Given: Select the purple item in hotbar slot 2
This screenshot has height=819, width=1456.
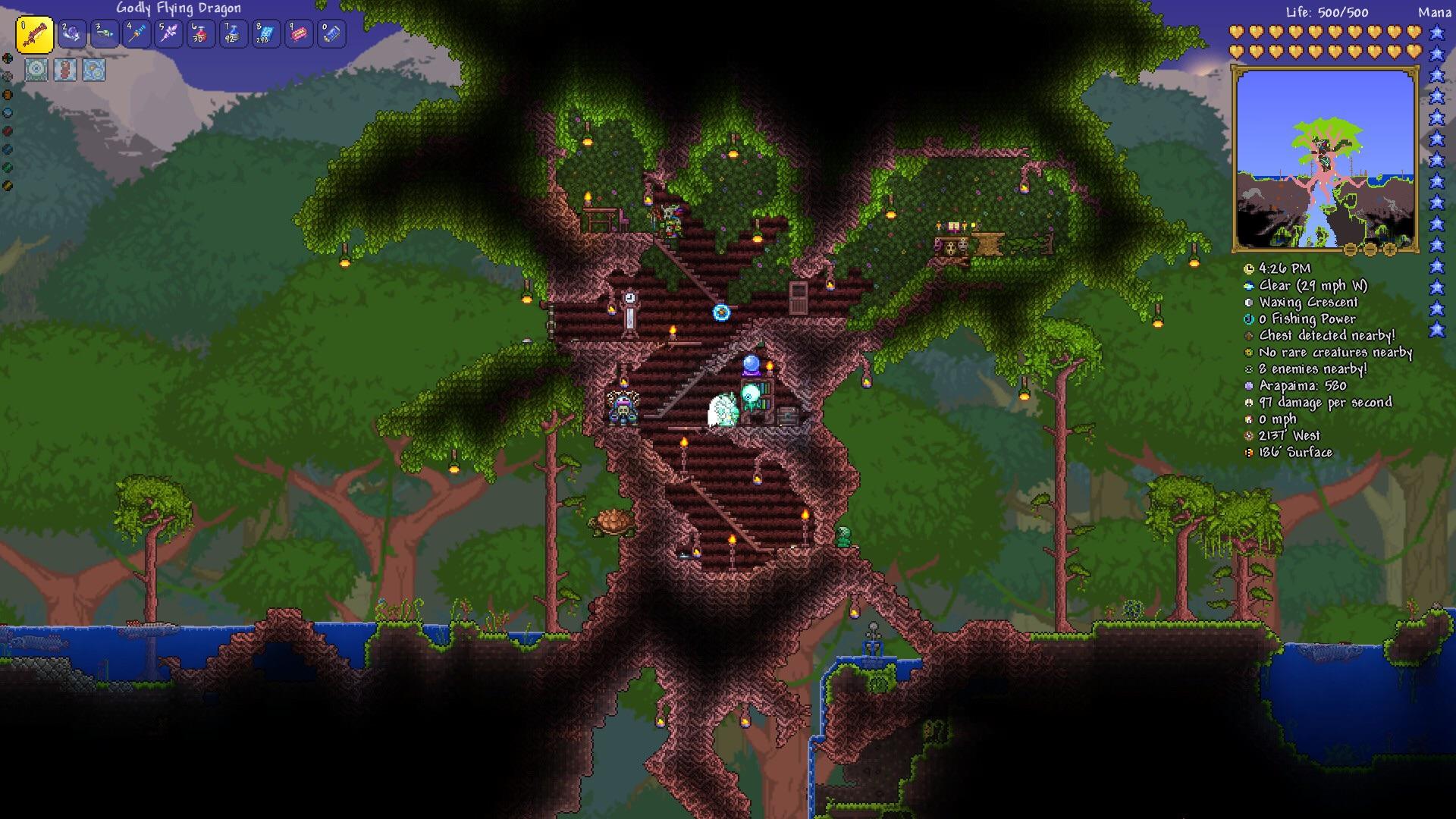Looking at the screenshot, I should click(73, 33).
